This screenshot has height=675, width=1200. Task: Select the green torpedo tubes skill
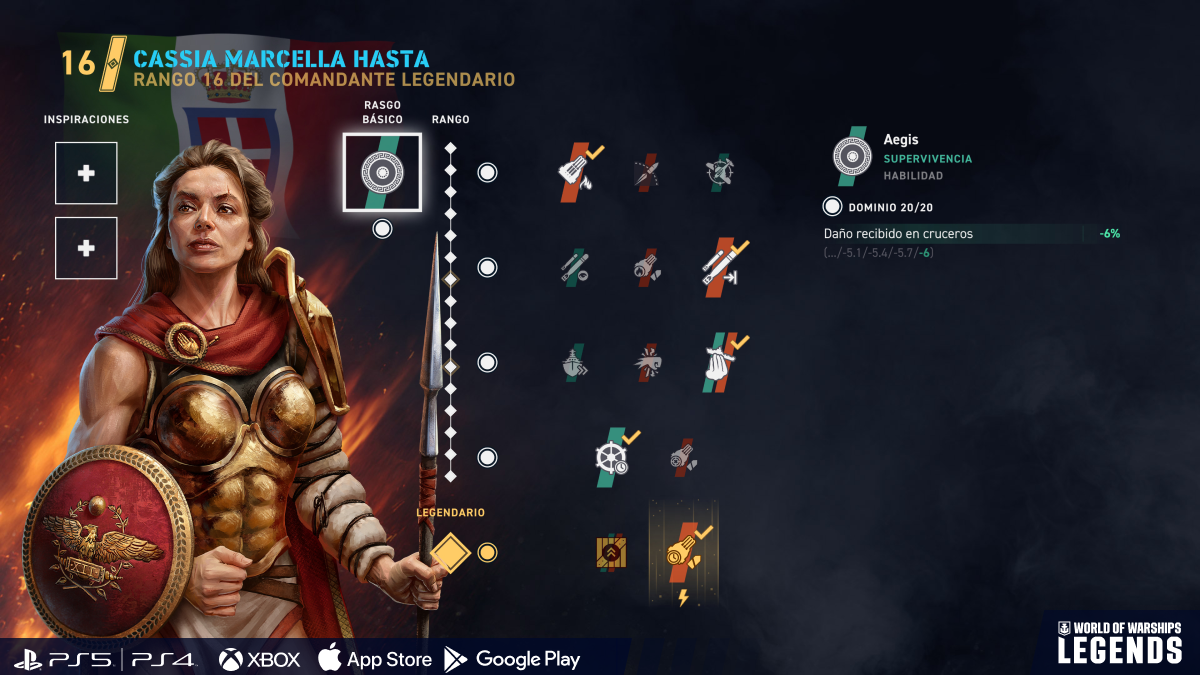pos(574,267)
